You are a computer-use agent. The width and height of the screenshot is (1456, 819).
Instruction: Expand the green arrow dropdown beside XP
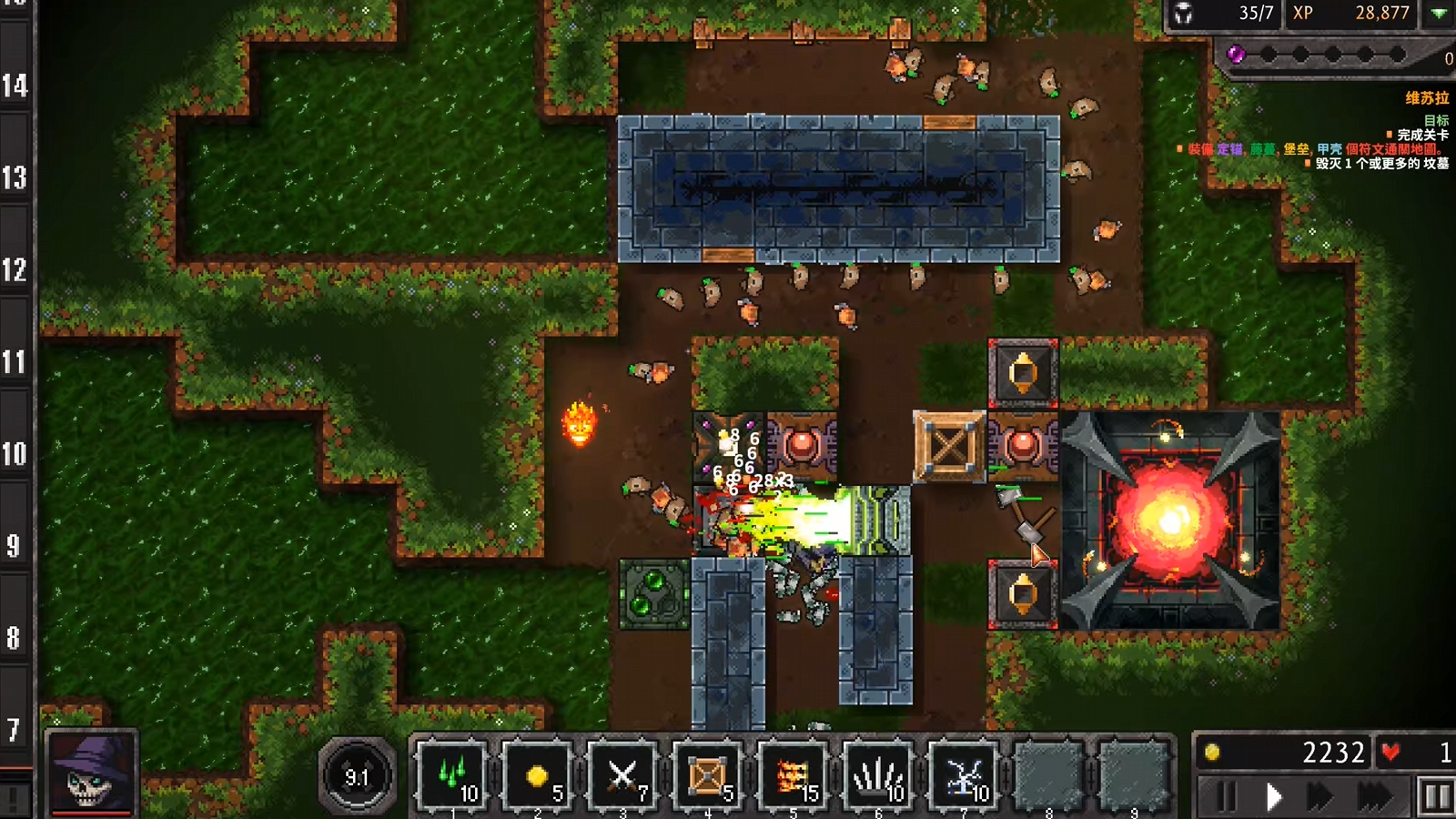tap(1439, 14)
